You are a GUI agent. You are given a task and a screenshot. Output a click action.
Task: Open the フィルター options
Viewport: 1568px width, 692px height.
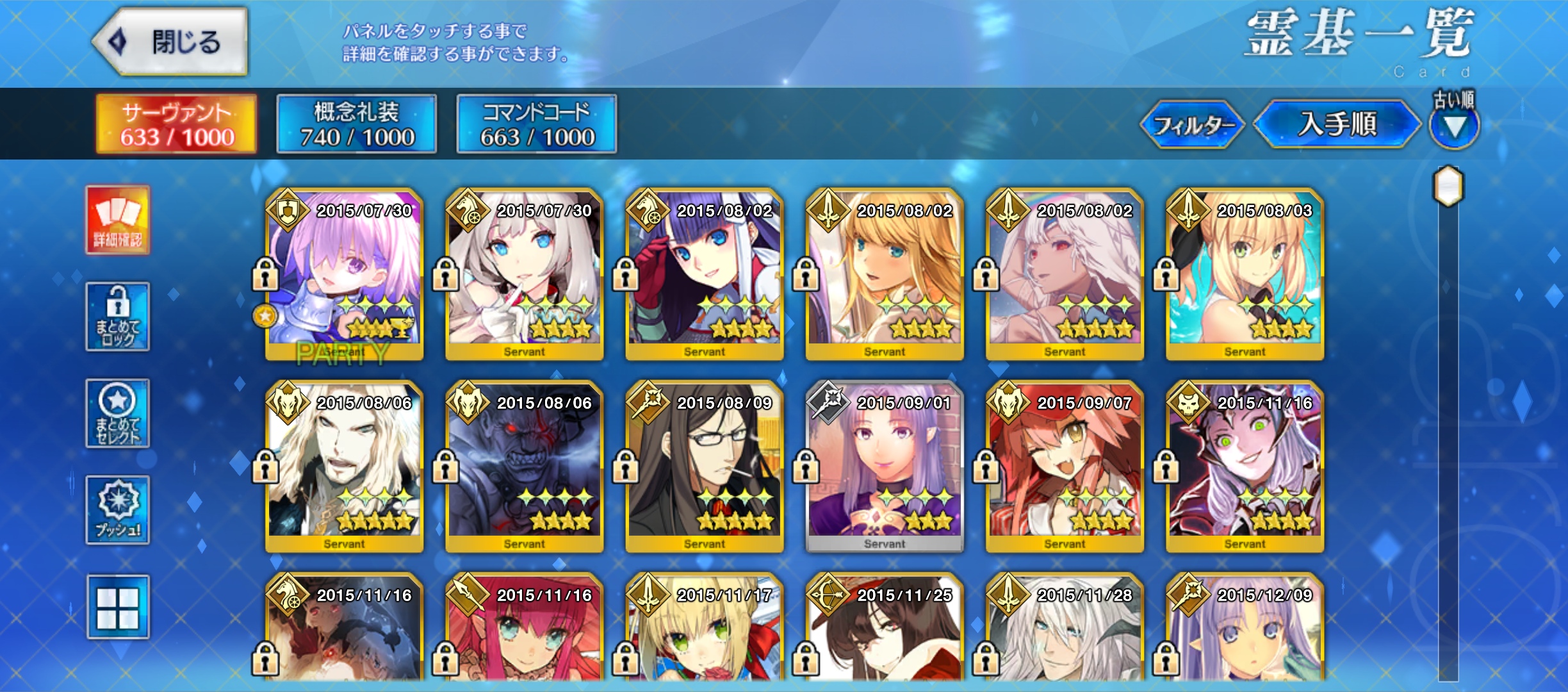click(x=1192, y=124)
